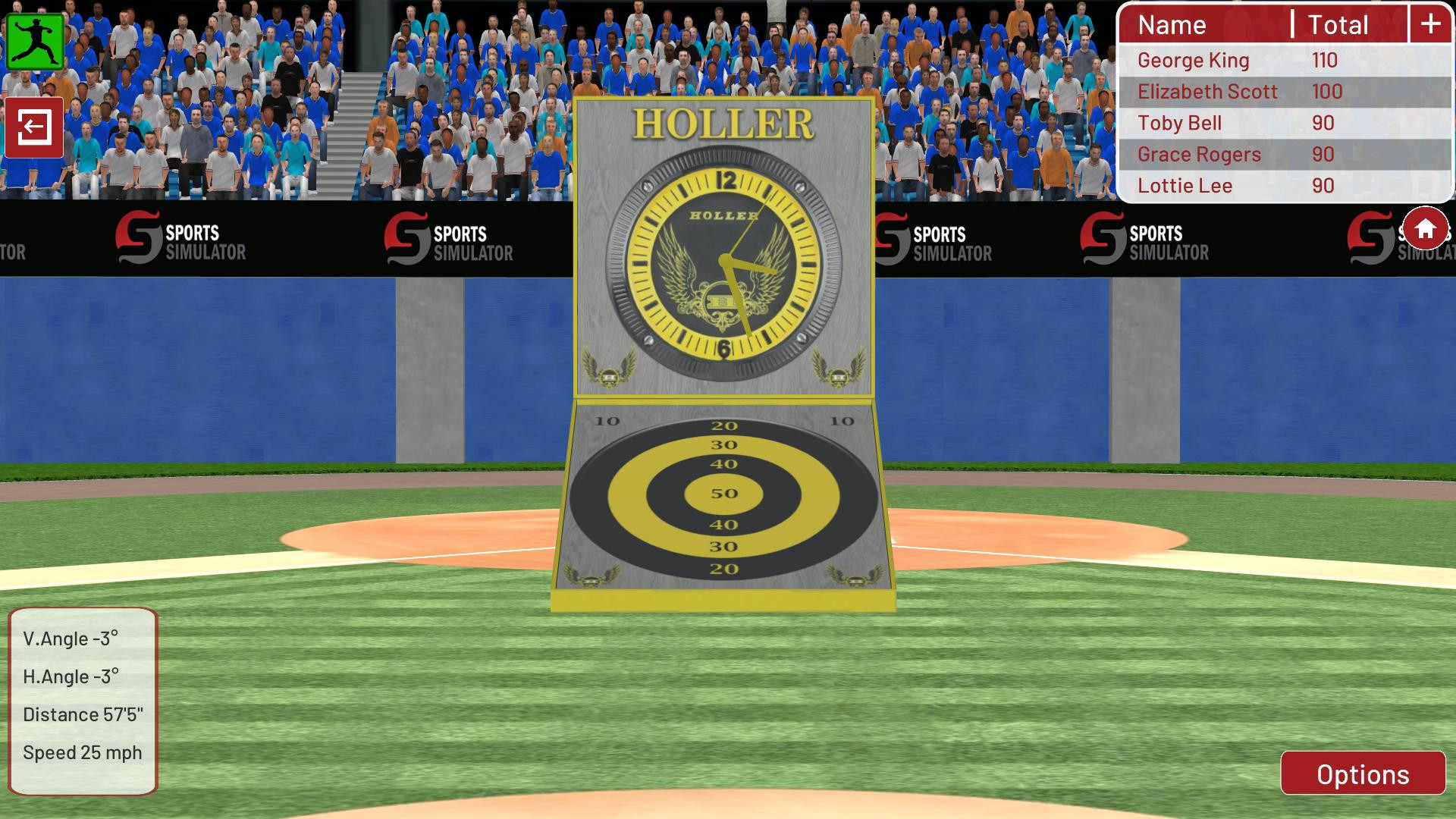Select Toby Bell's leaderboard entry
Viewport: 1456px width, 819px height.
pyautogui.click(x=1179, y=122)
